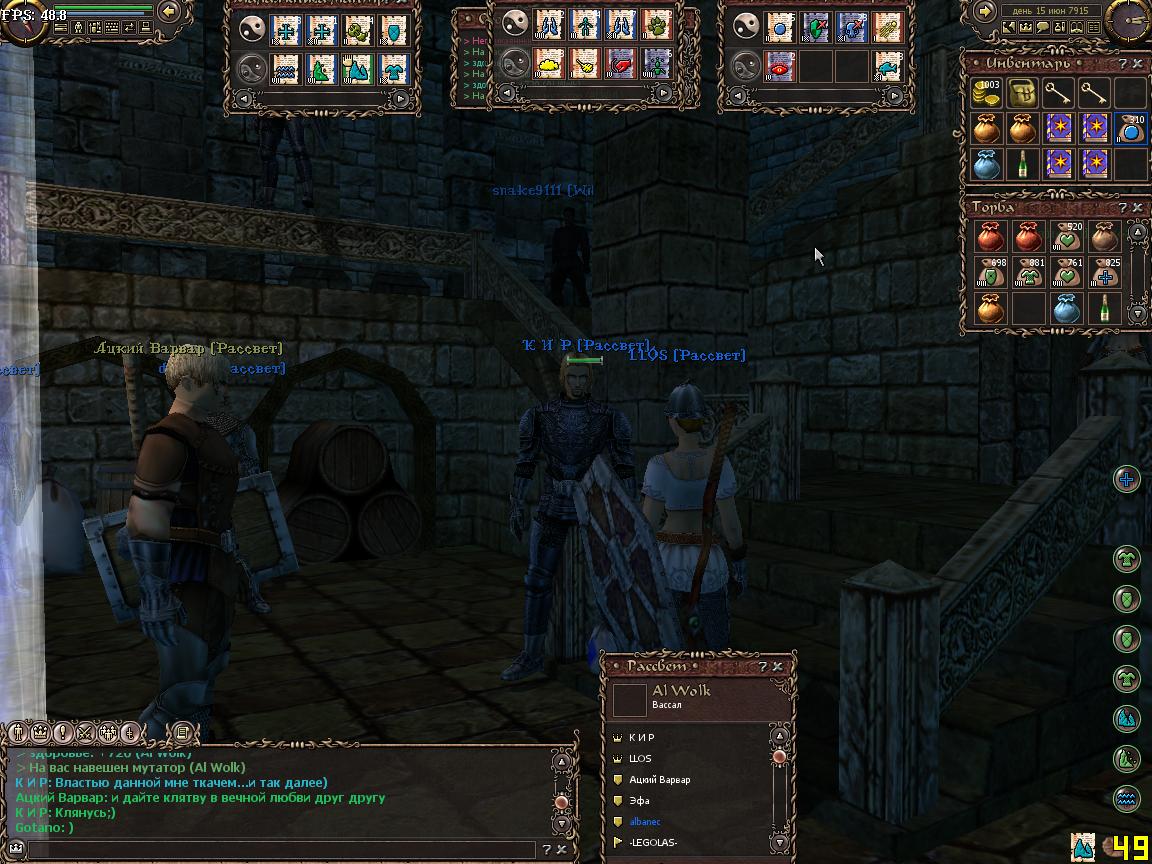The height and width of the screenshot is (864, 1152).
Task: Activate the blue fish spell scroll
Action: pos(887,66)
